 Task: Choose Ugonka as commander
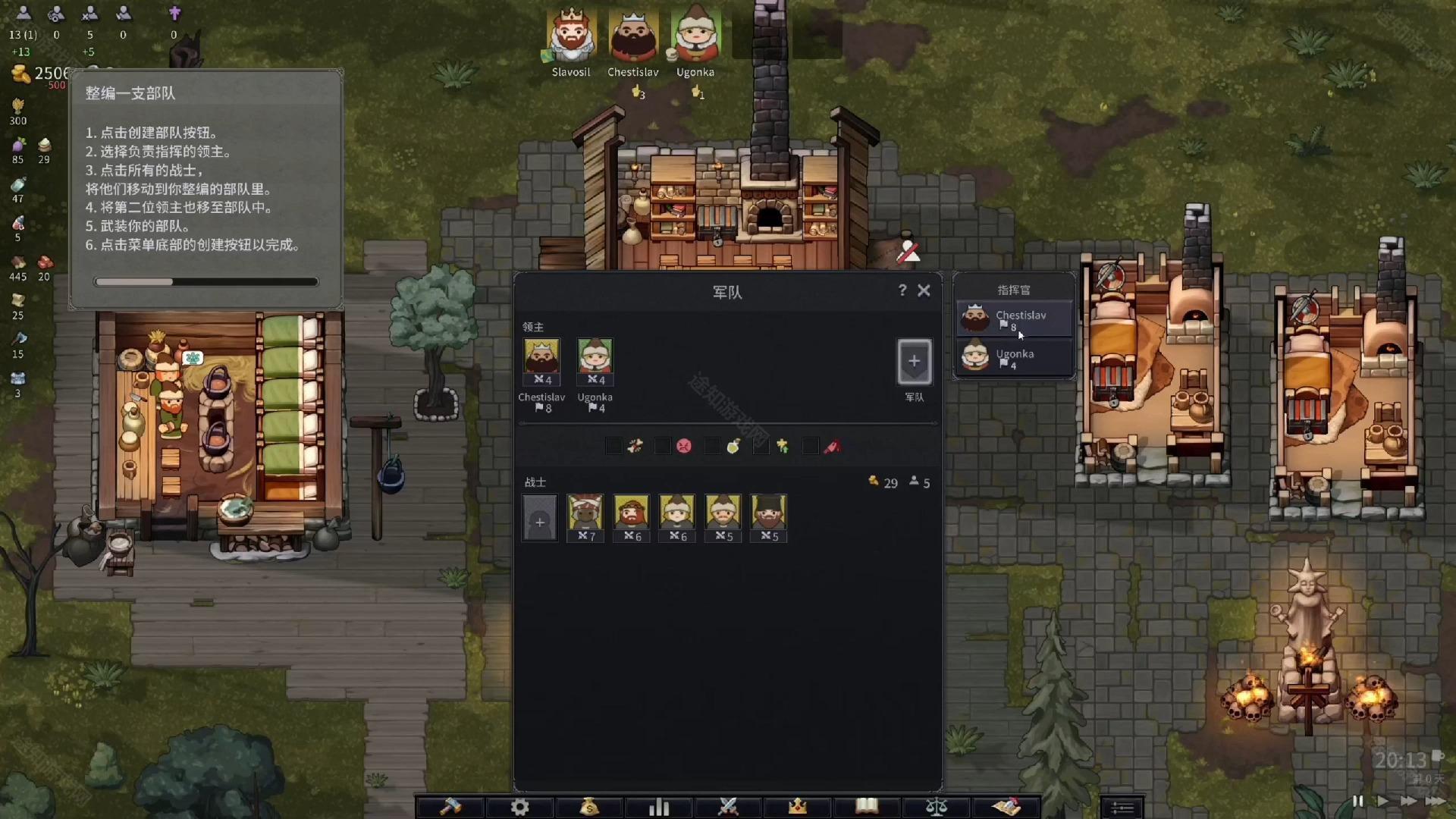[x=1015, y=358]
